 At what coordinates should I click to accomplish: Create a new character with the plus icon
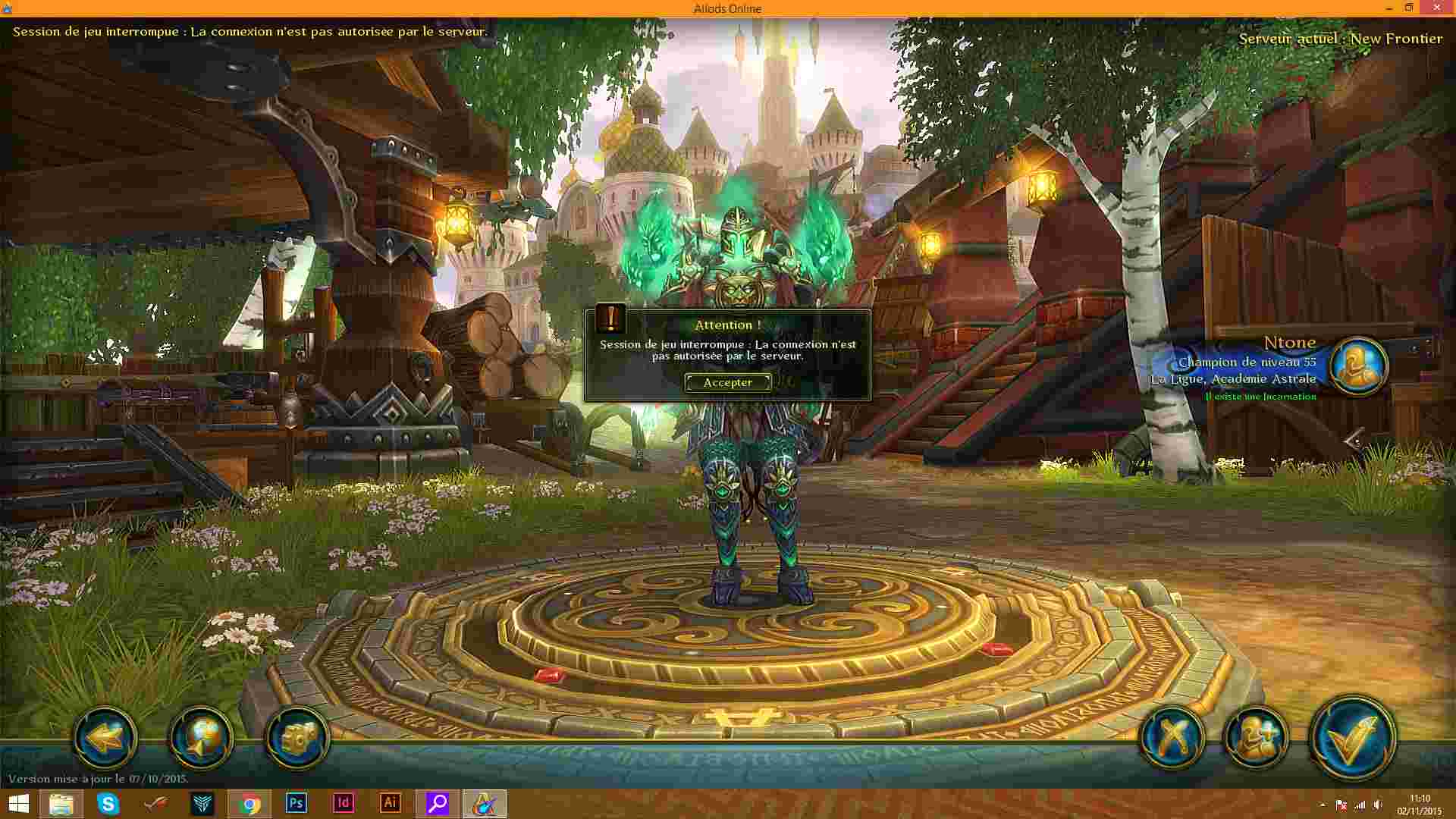point(1256,737)
